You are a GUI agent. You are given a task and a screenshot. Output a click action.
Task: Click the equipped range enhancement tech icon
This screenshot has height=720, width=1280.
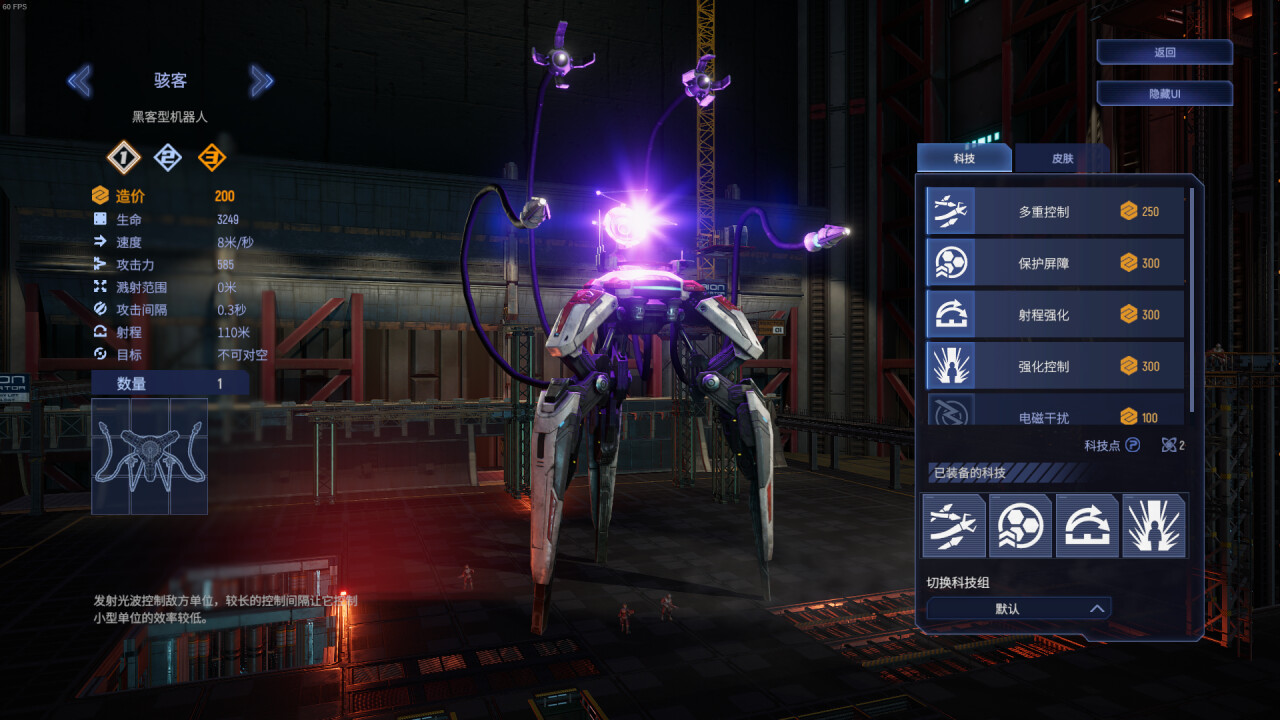(x=1087, y=525)
